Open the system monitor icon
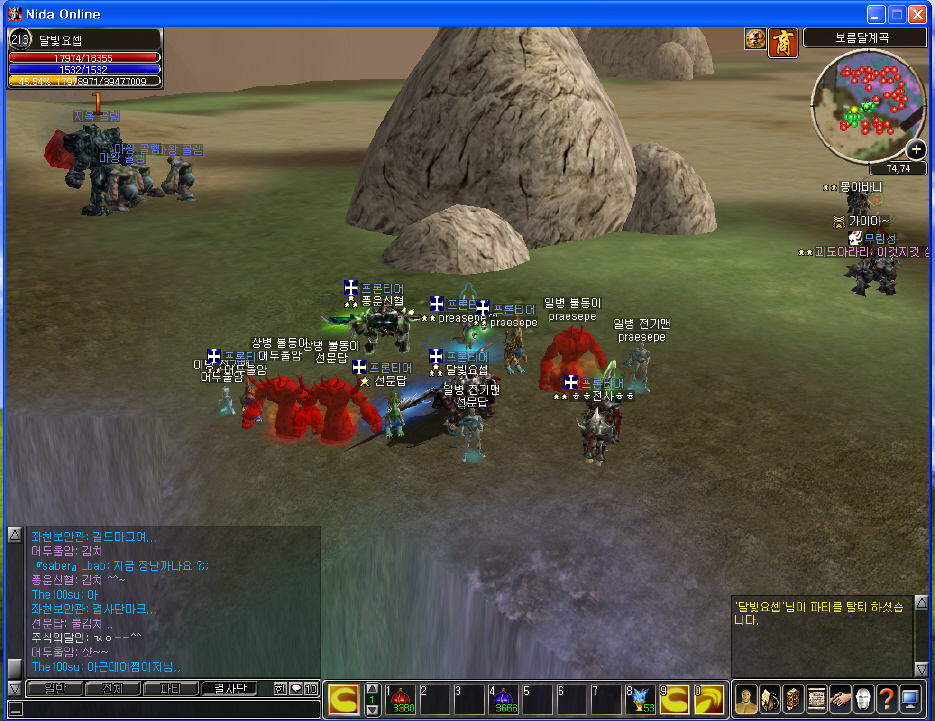This screenshot has width=935, height=721. coord(910,699)
